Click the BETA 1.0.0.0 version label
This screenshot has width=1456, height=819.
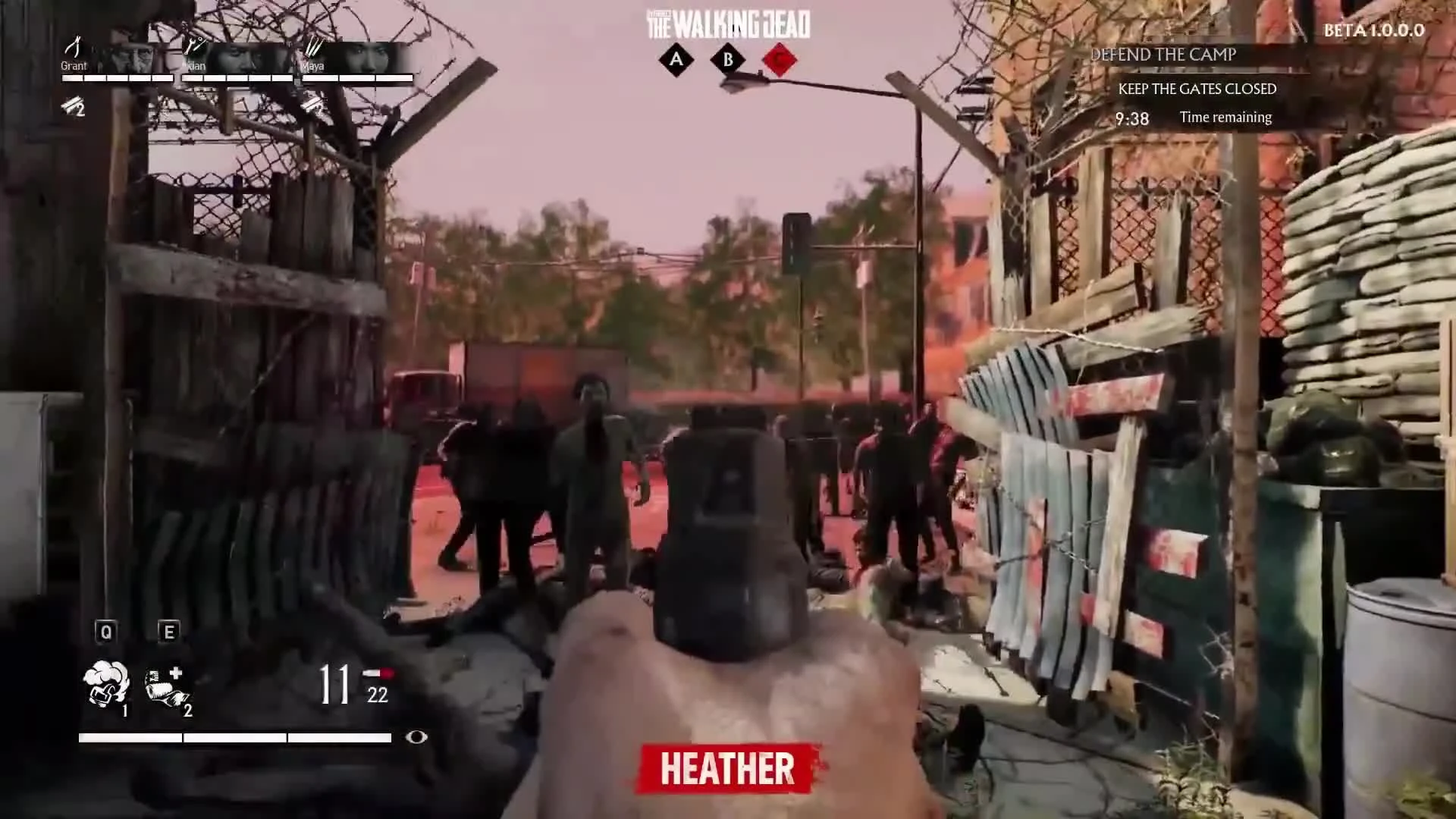(x=1373, y=30)
